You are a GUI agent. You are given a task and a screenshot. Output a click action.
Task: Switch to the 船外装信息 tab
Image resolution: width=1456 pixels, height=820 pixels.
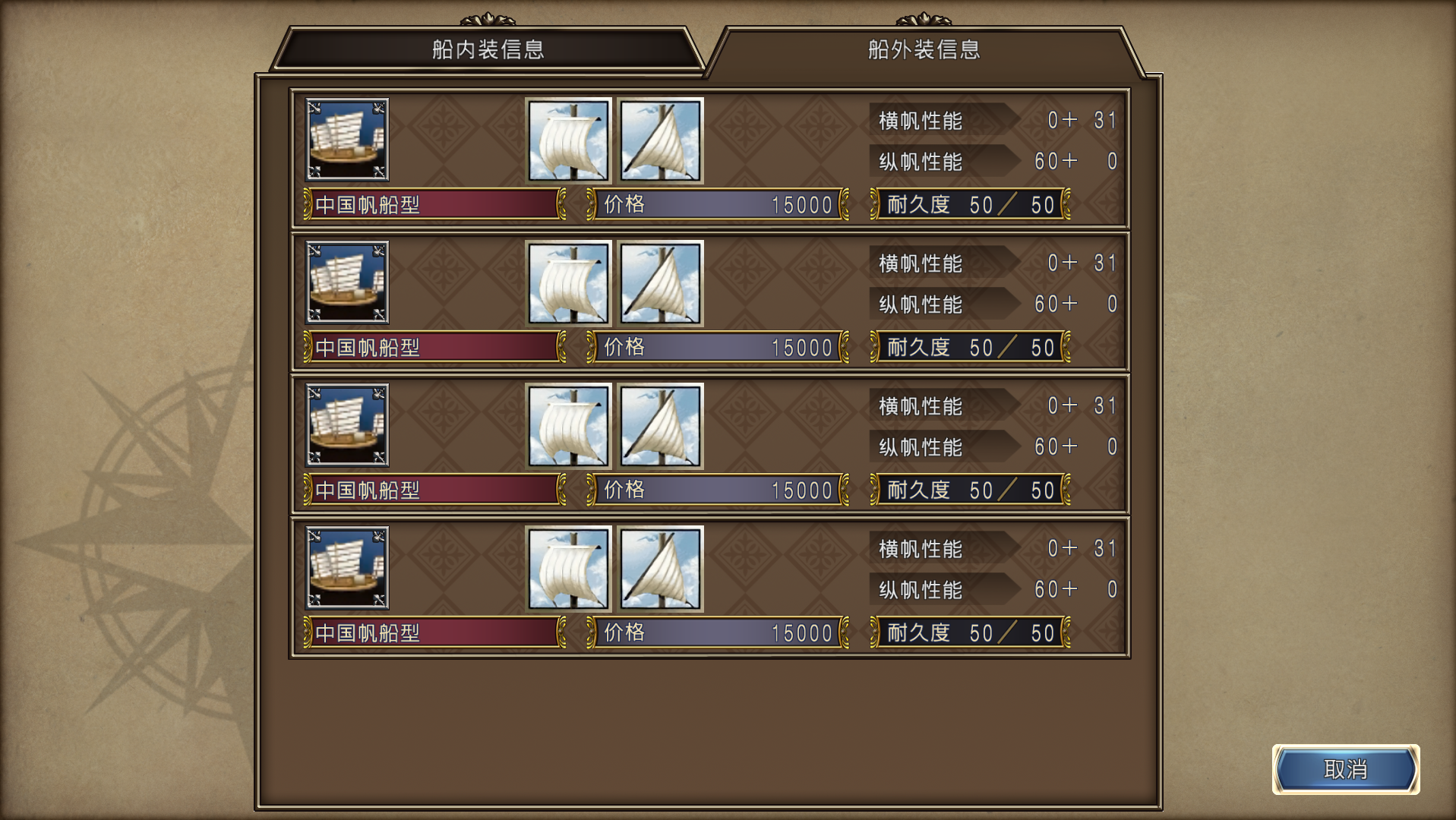921,50
